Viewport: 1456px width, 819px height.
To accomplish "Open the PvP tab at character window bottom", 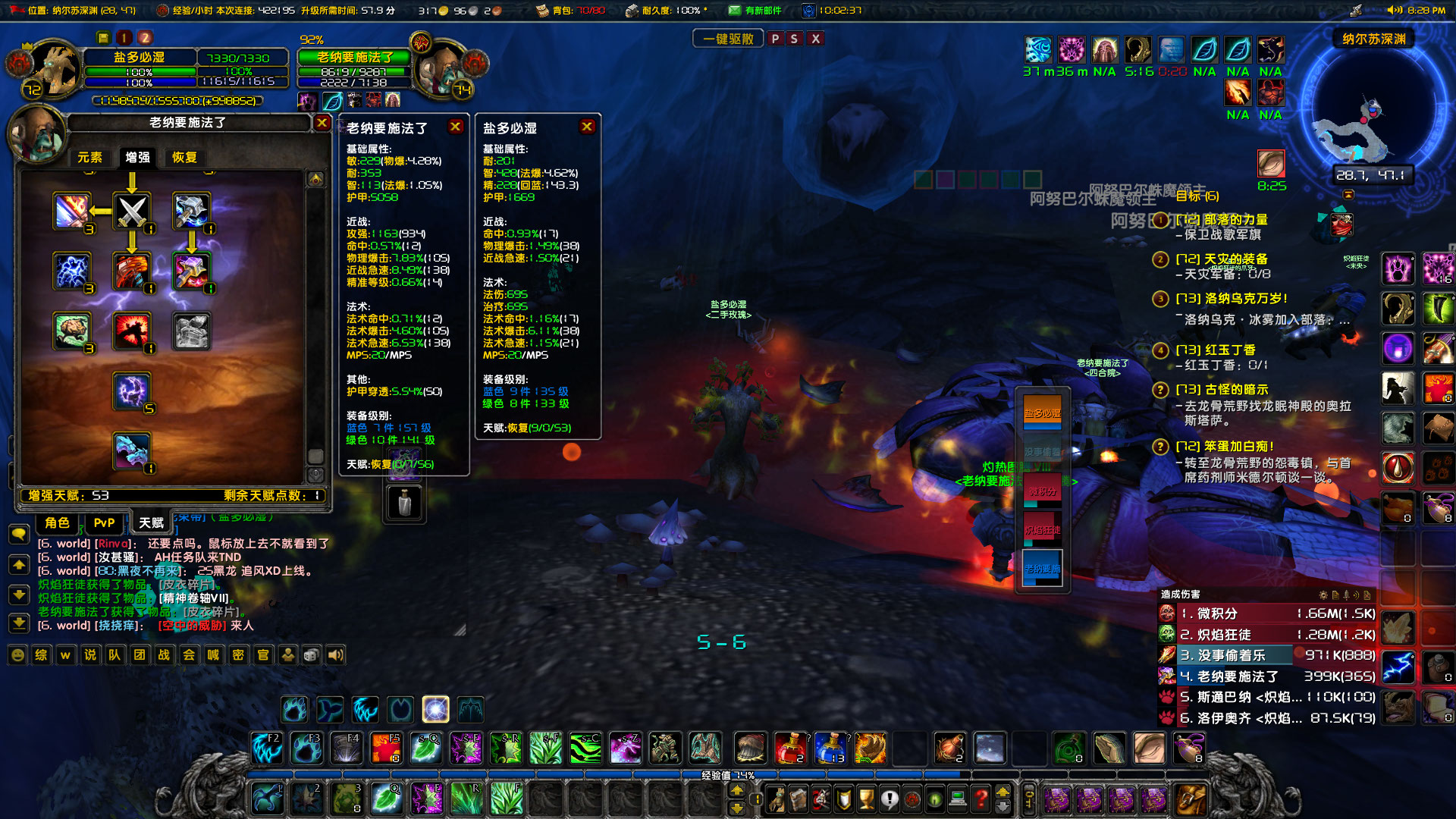I will 104,523.
